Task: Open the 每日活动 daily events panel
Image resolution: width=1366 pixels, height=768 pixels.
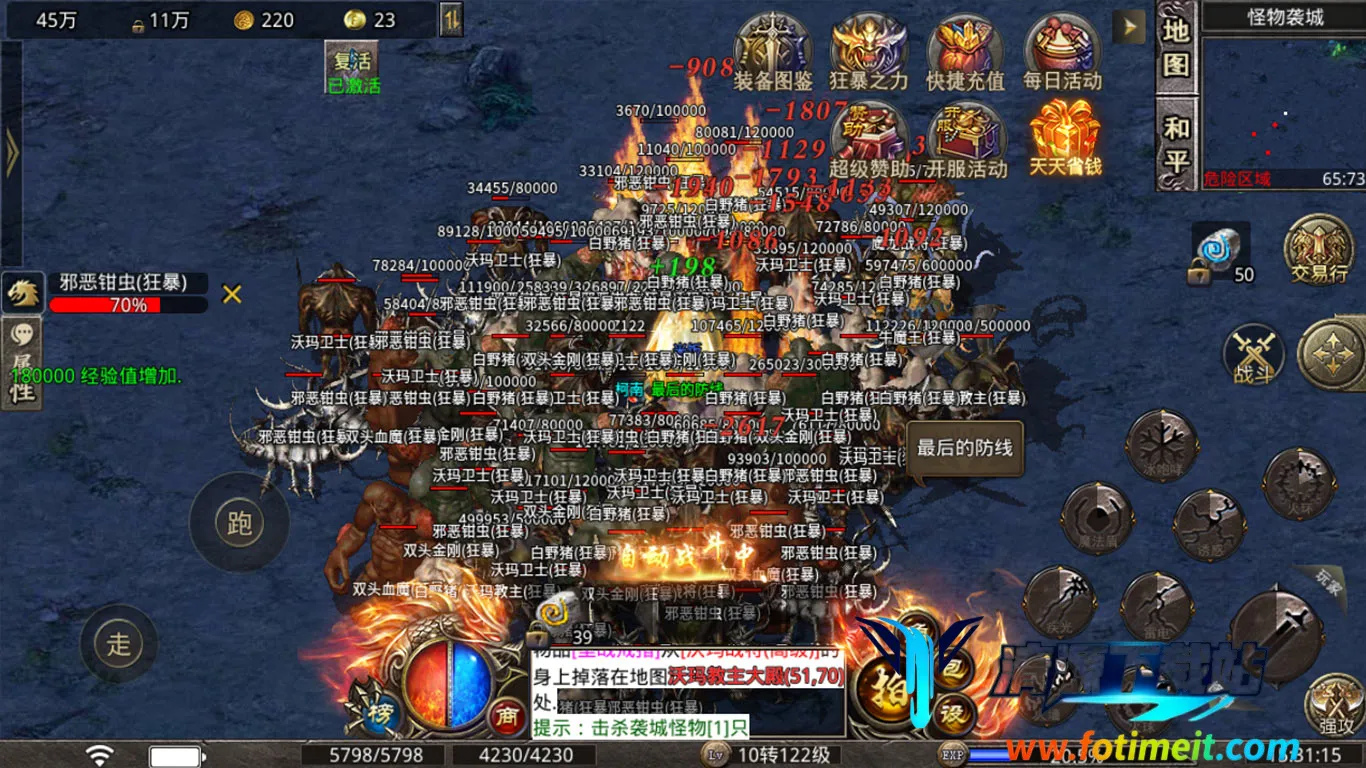Action: [x=1061, y=50]
